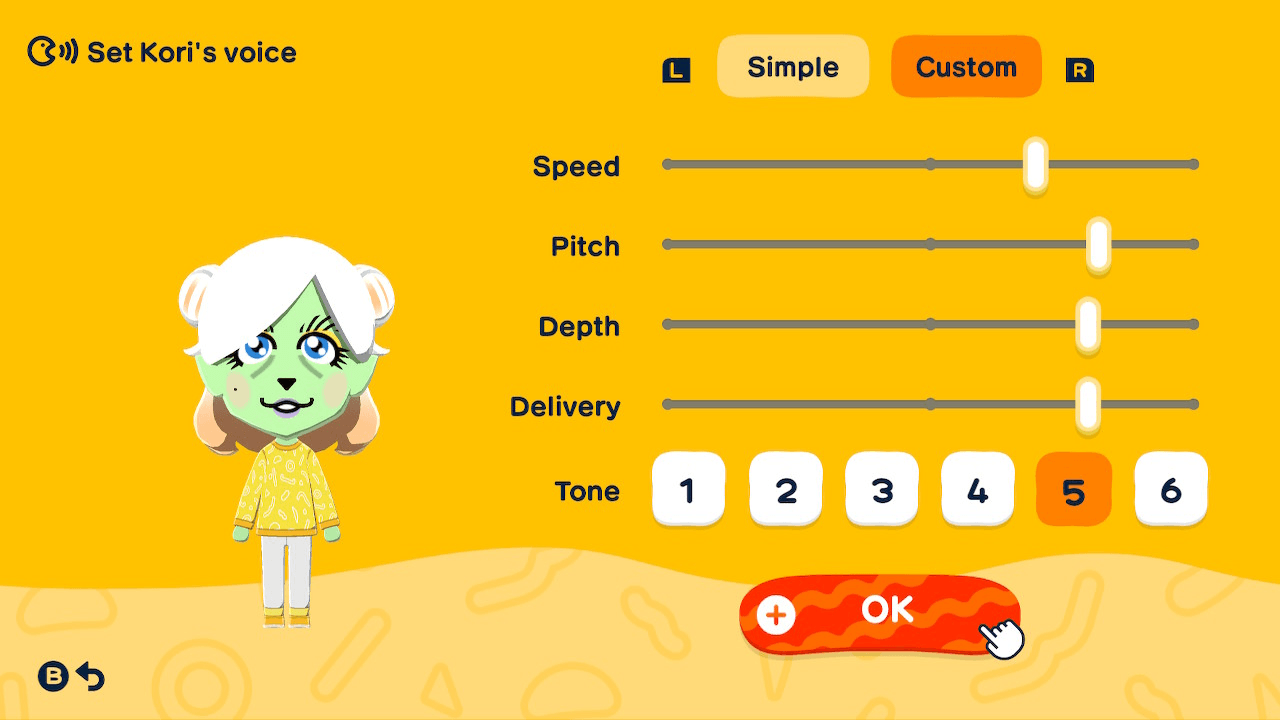
Task: Switch to the Custom tab
Action: click(965, 66)
